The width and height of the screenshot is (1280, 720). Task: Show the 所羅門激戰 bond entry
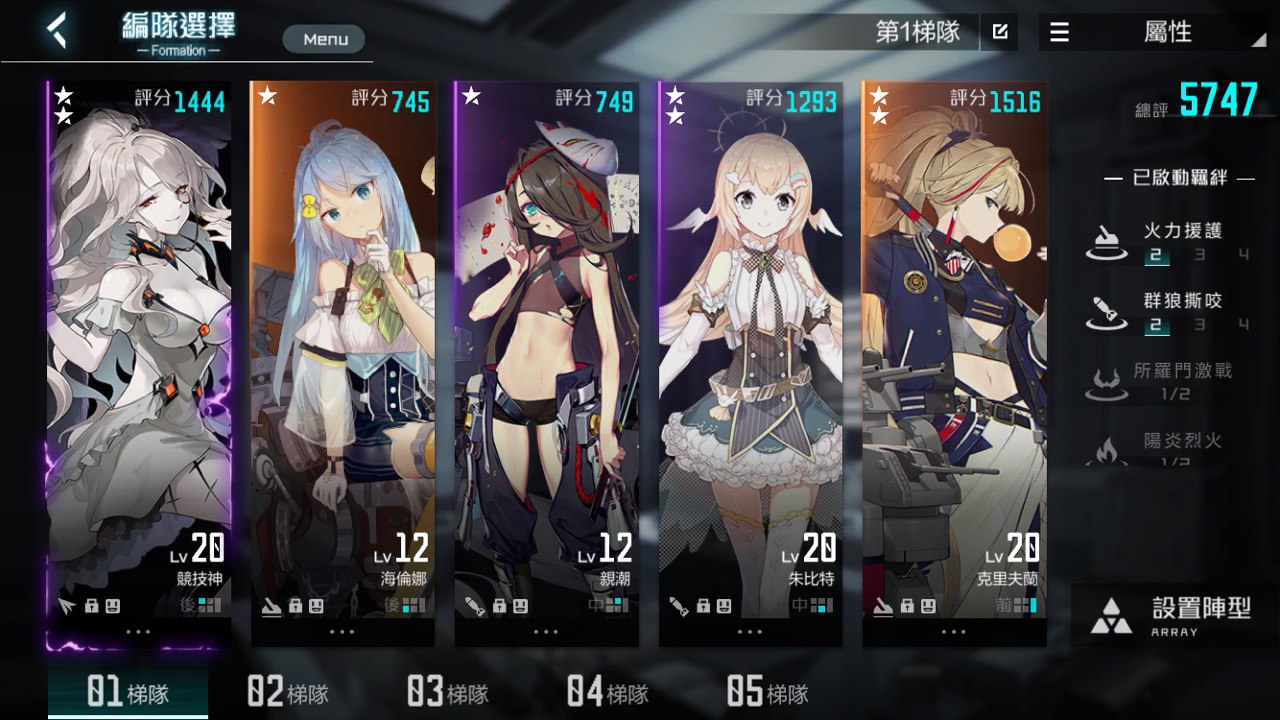click(1170, 381)
